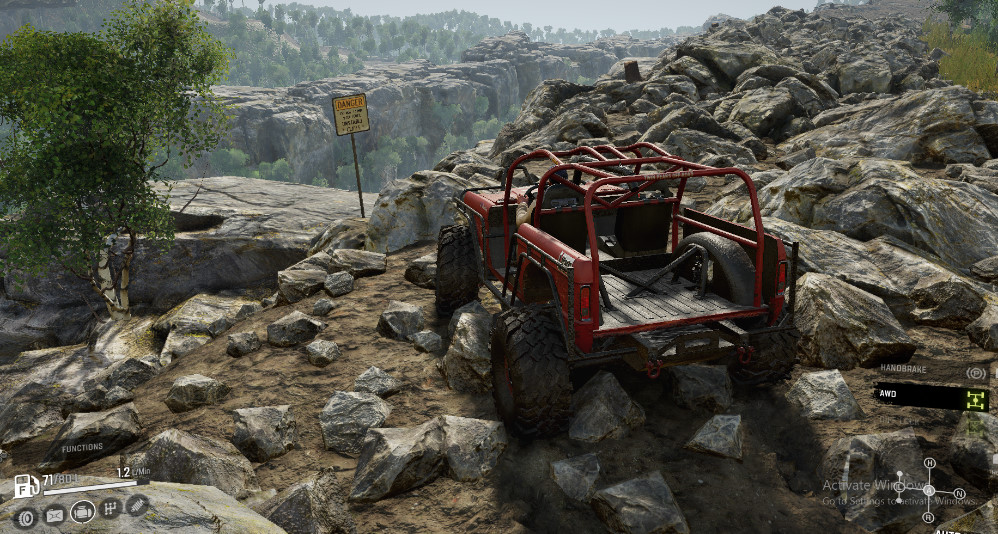
Task: Open the Functions panel
Action: [82, 447]
